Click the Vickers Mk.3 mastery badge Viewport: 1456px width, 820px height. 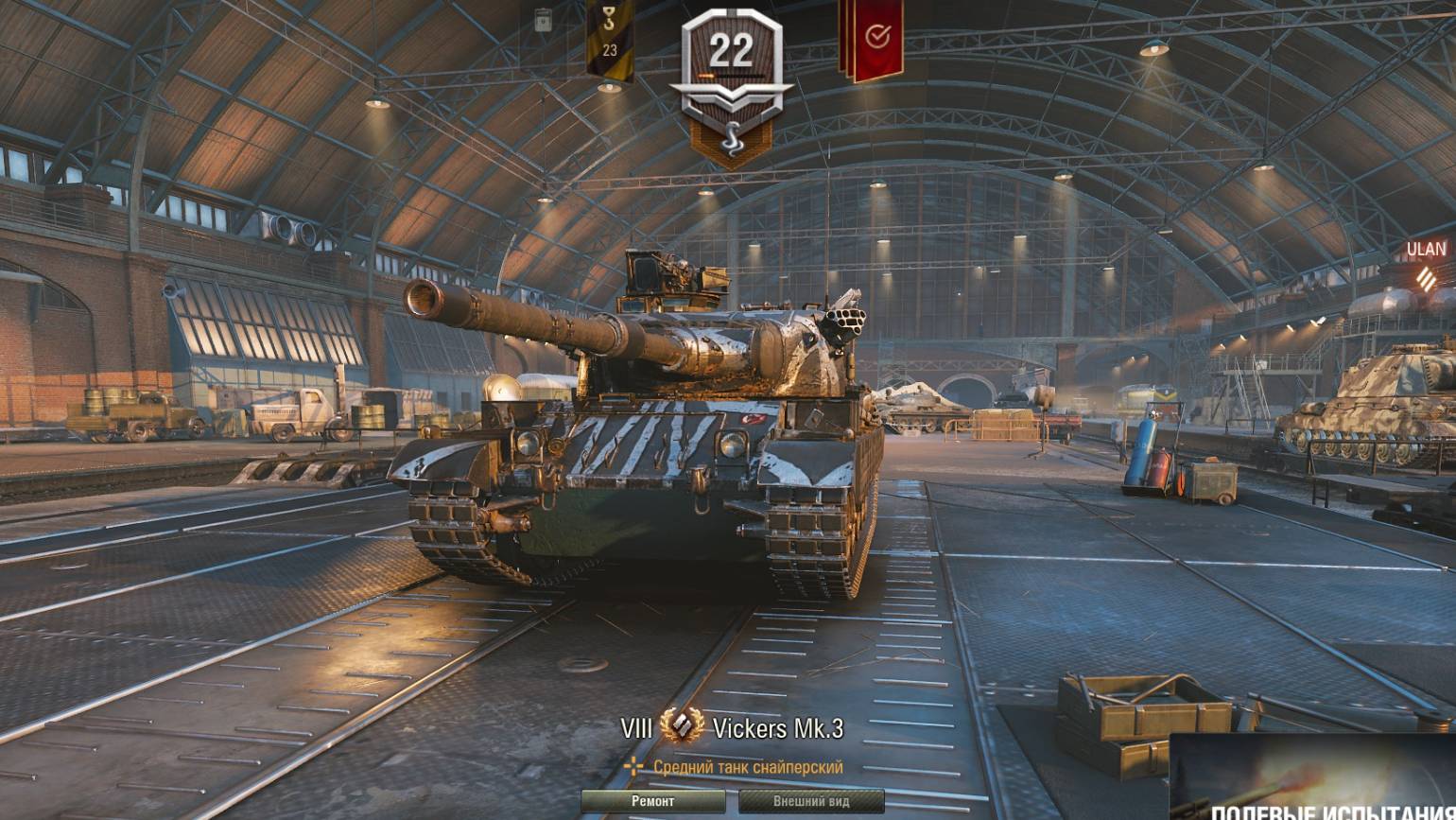pyautogui.click(x=682, y=728)
